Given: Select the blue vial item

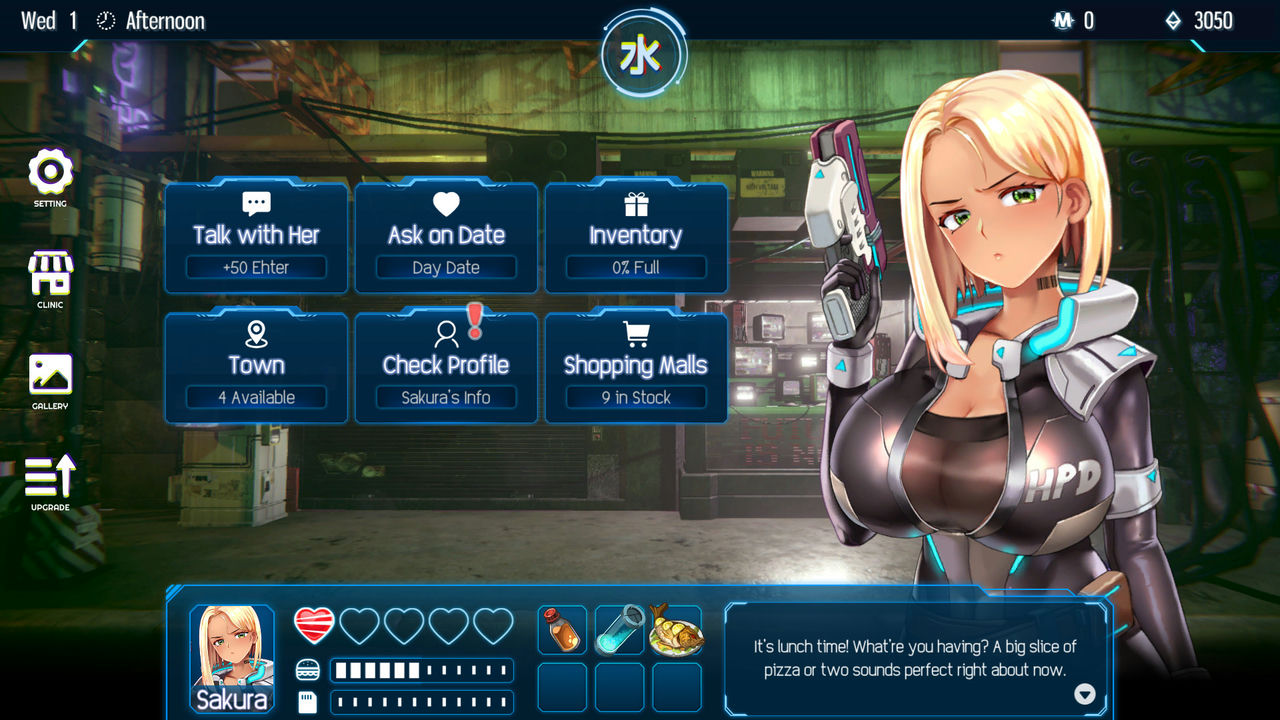Looking at the screenshot, I should tap(619, 630).
